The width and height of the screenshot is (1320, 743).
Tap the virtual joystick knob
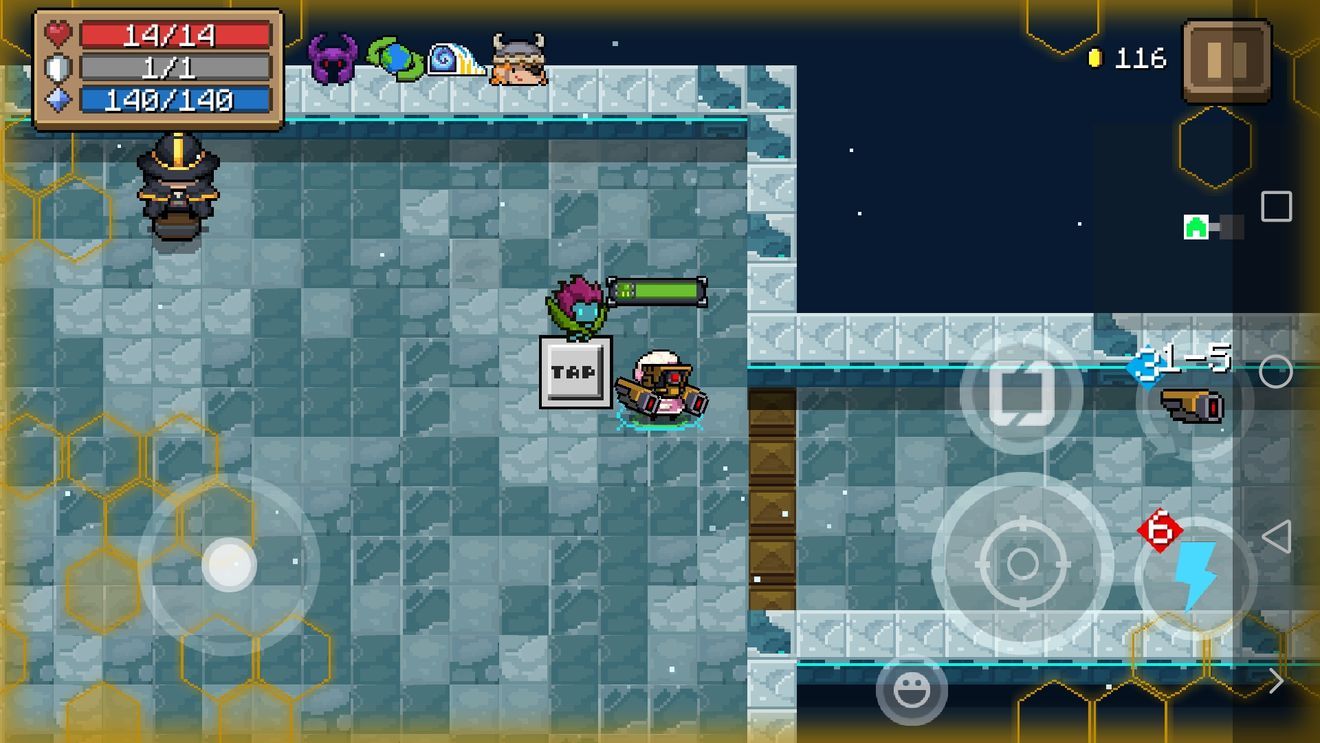(x=229, y=564)
